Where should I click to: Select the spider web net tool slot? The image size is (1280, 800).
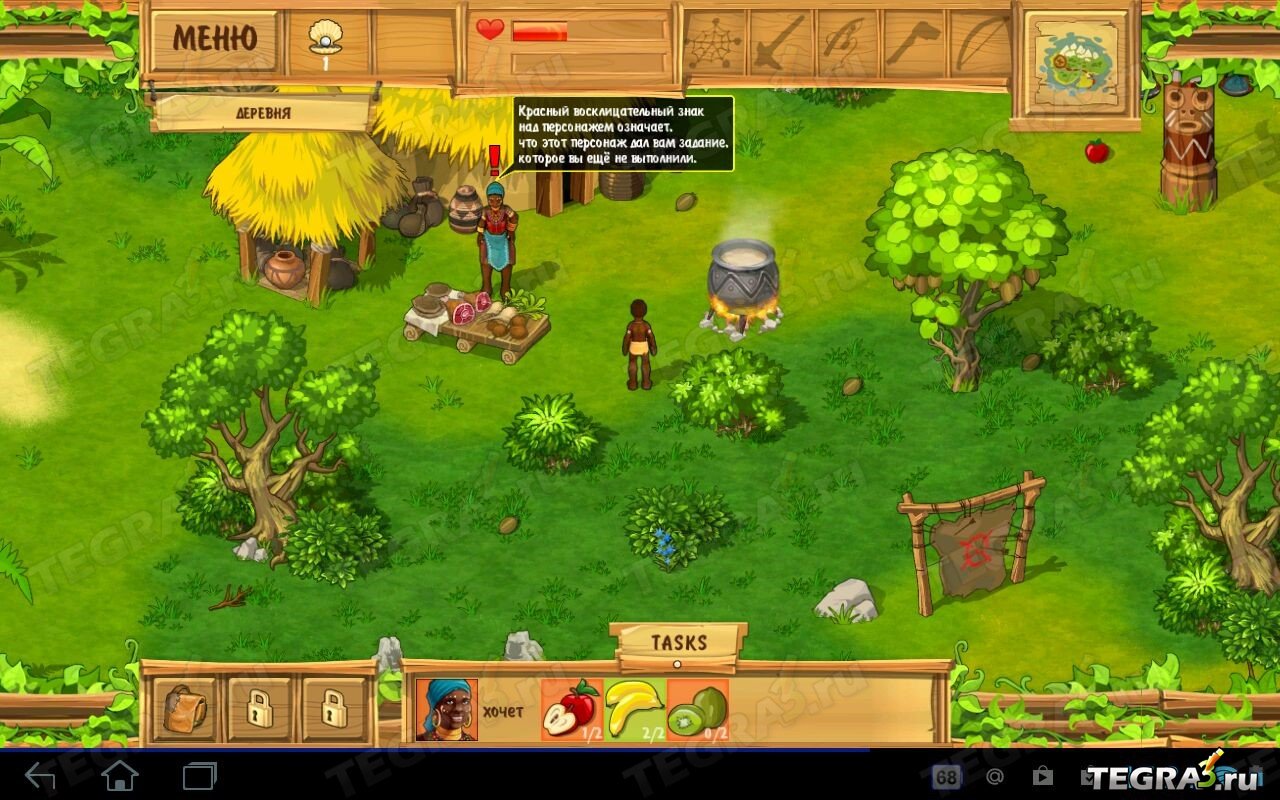(714, 42)
